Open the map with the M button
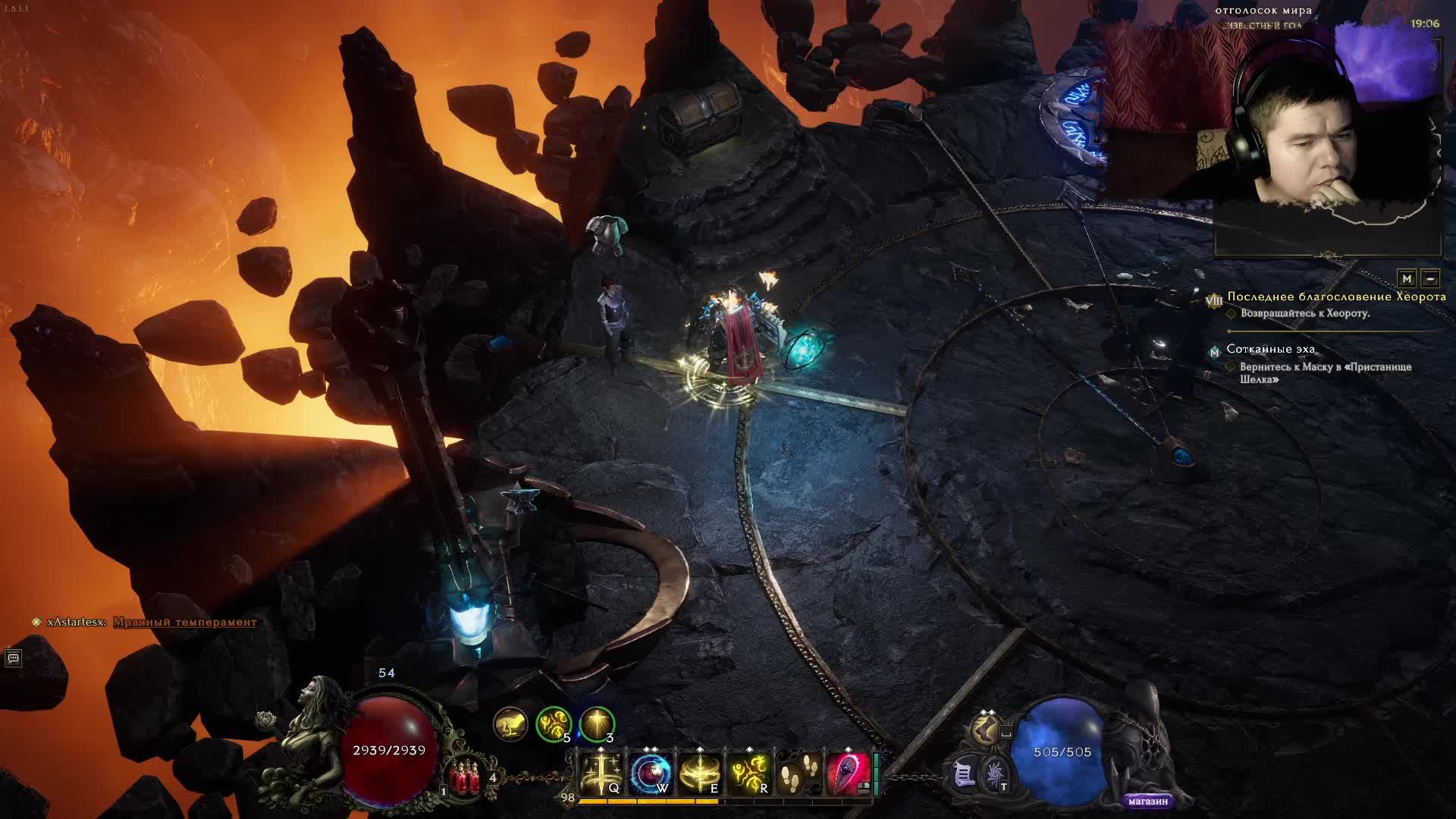Screen dimensions: 1456x819 pyautogui.click(x=1407, y=278)
